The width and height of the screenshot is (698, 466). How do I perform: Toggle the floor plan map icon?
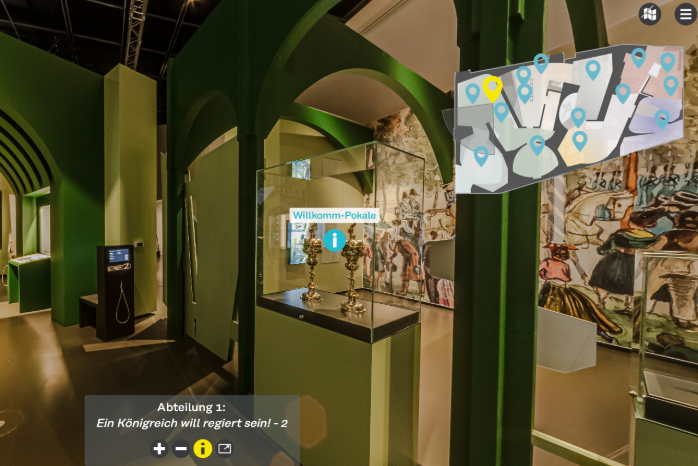pyautogui.click(x=650, y=14)
